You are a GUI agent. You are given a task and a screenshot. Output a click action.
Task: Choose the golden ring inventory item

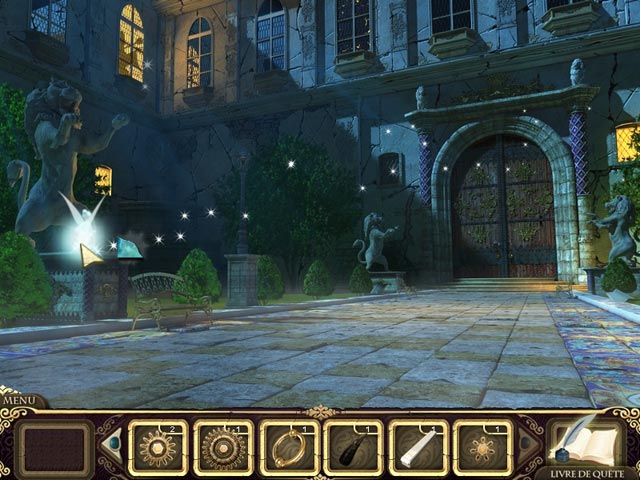(x=289, y=447)
